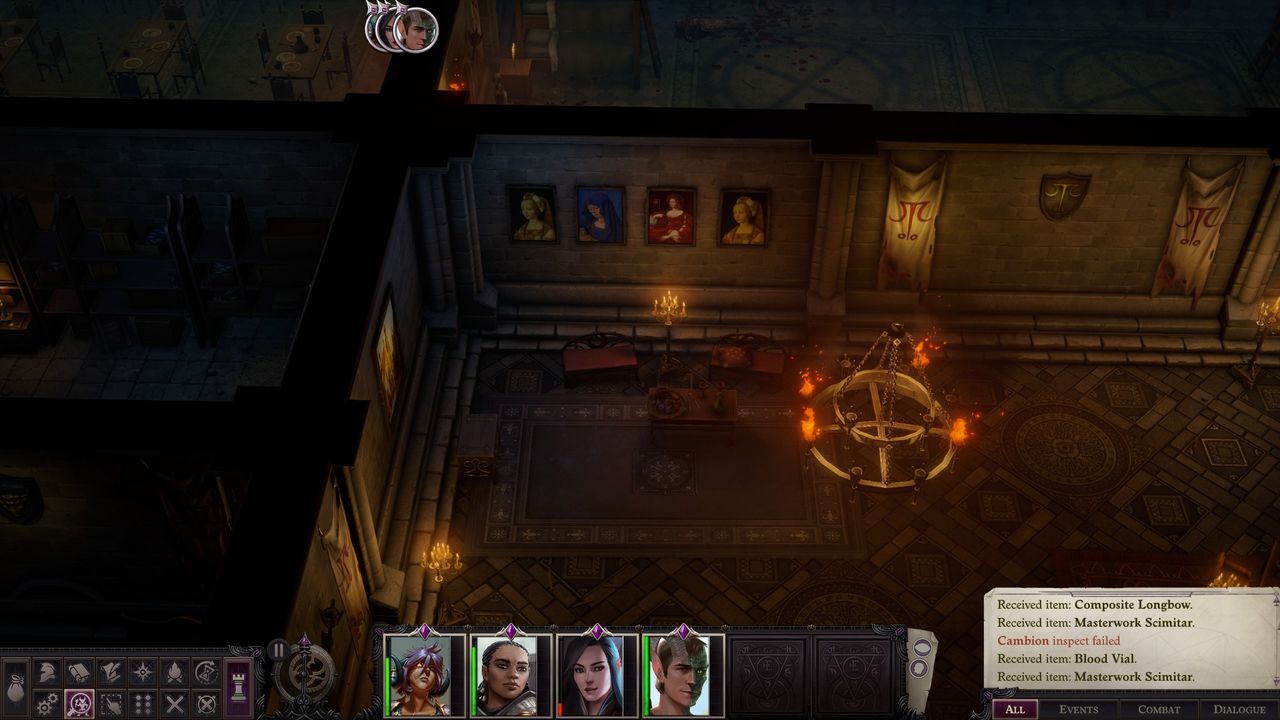
Task: Select the half-scaled green-faced man portrait
Action: (x=683, y=676)
